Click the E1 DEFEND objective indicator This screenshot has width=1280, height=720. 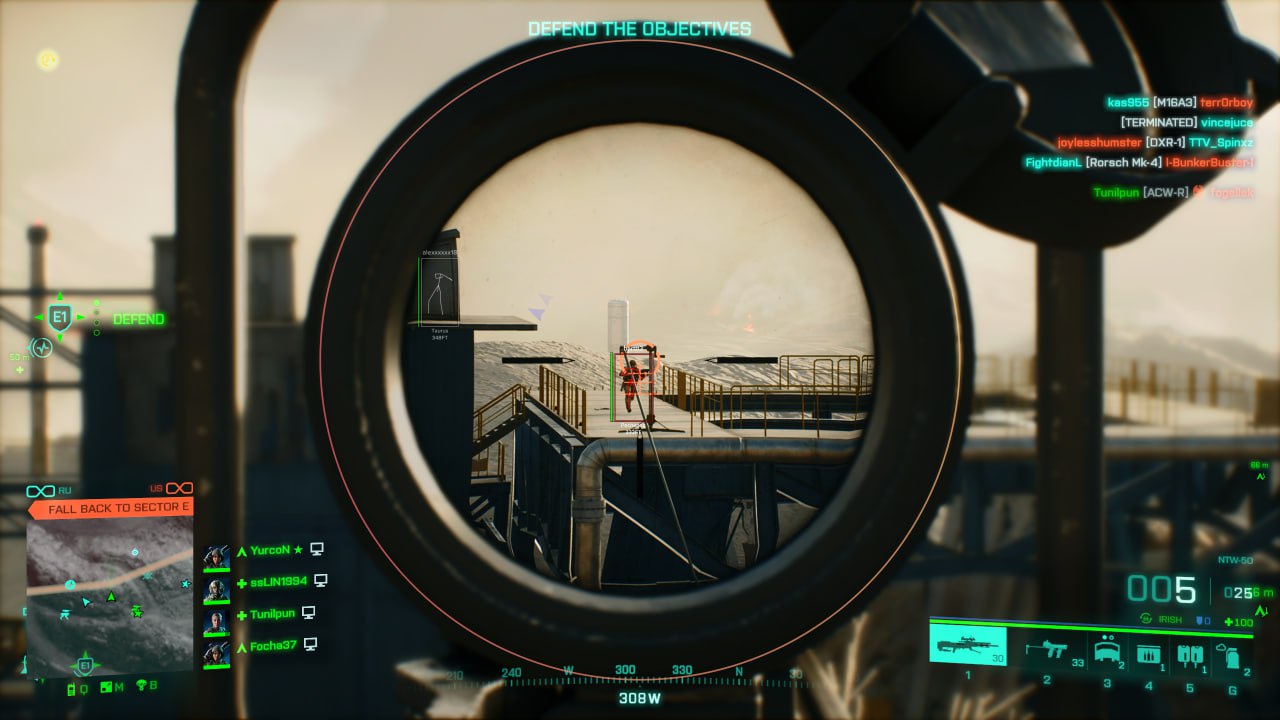[59, 319]
